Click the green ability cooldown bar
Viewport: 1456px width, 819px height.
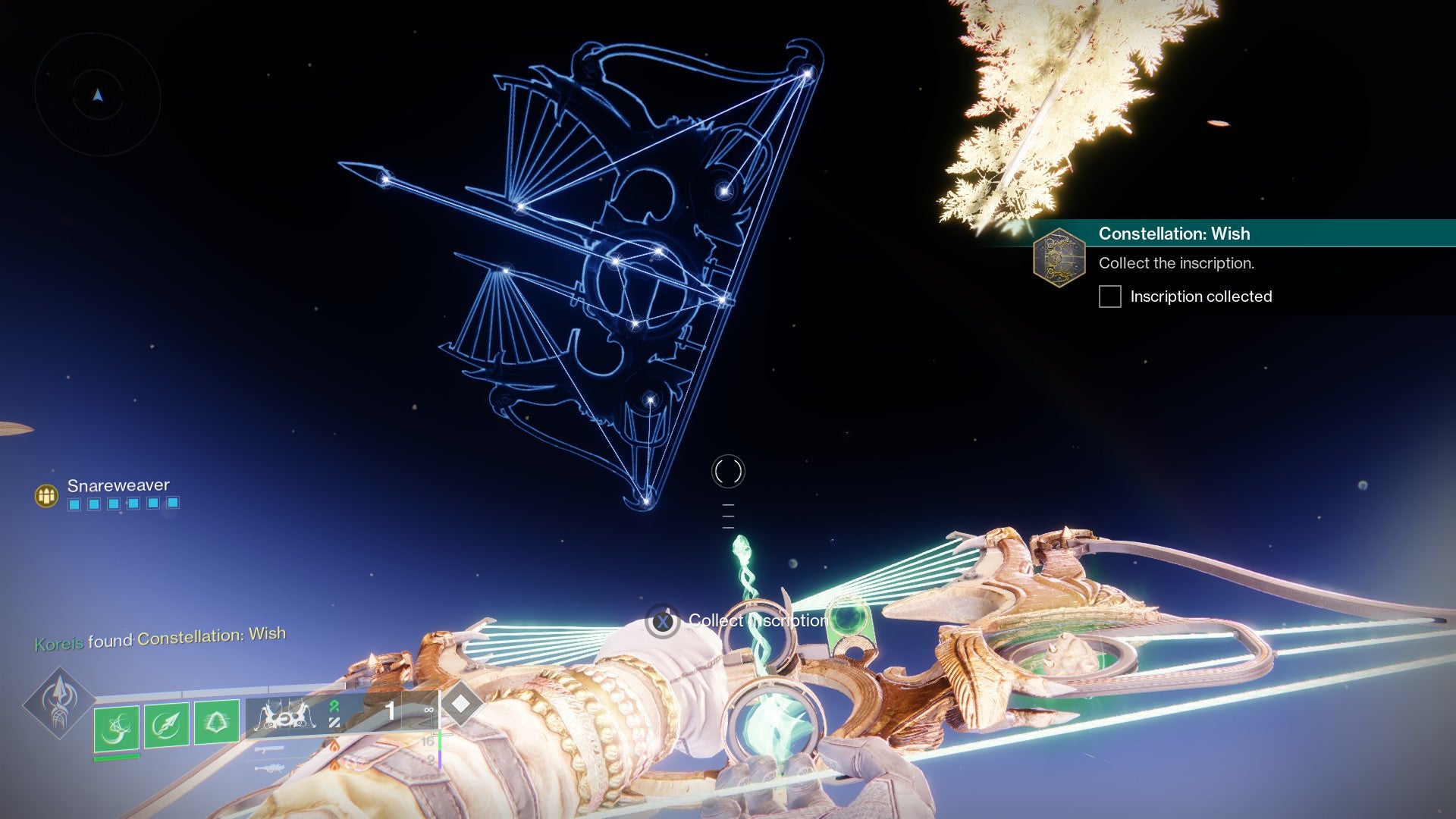pyautogui.click(x=116, y=758)
